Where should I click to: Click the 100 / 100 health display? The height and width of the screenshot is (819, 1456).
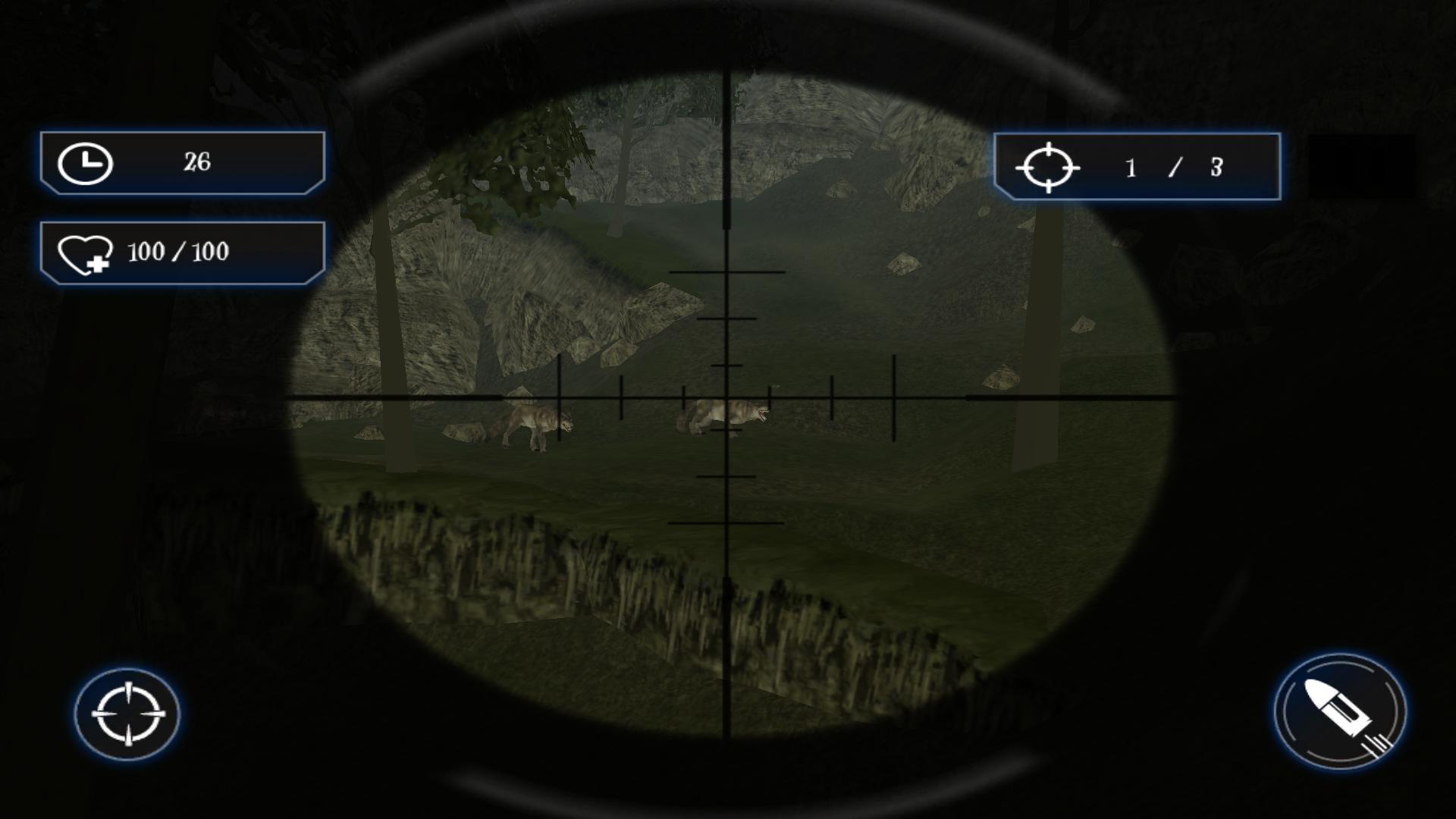tap(179, 253)
